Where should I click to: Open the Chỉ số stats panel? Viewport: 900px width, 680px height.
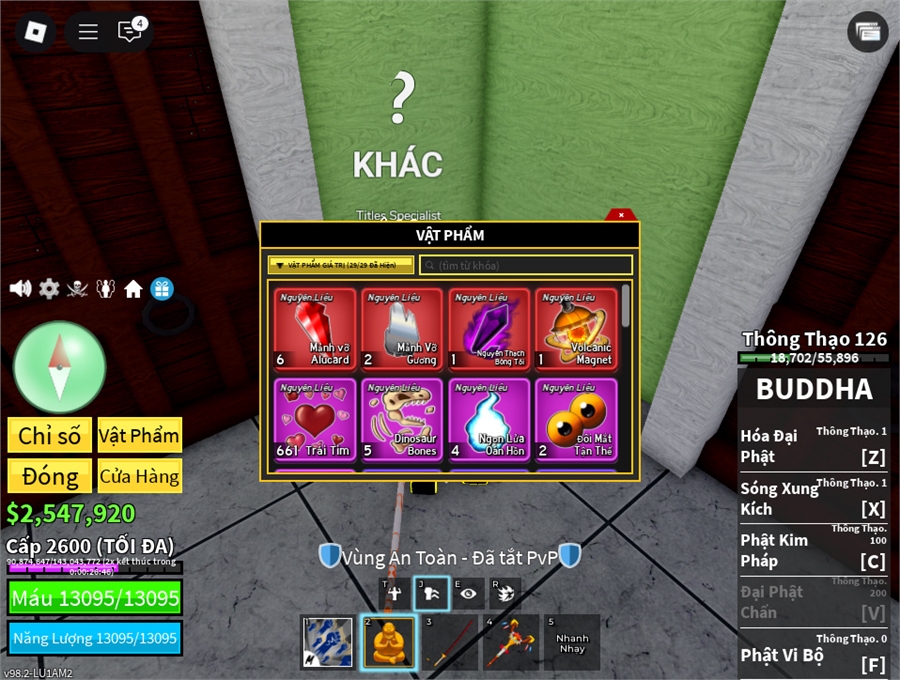pos(50,435)
